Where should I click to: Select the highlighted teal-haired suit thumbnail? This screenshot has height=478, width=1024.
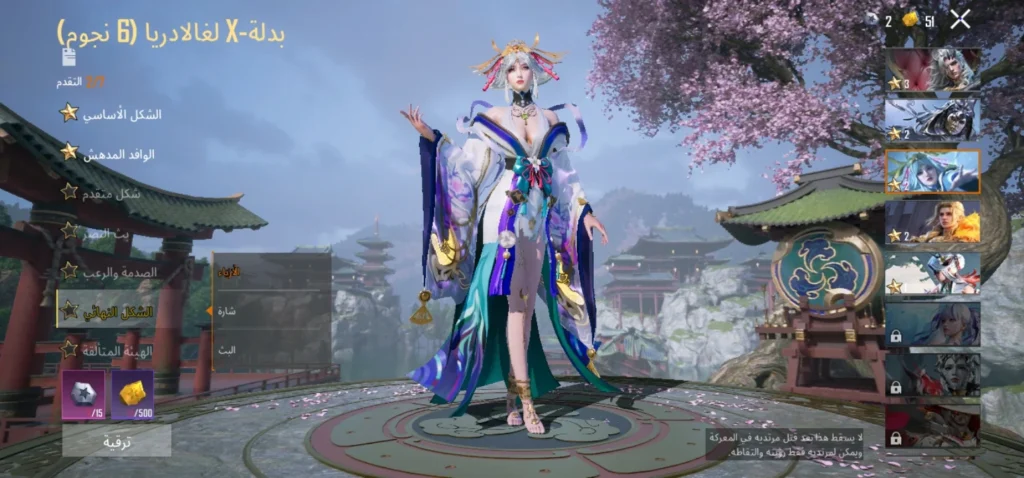click(932, 171)
